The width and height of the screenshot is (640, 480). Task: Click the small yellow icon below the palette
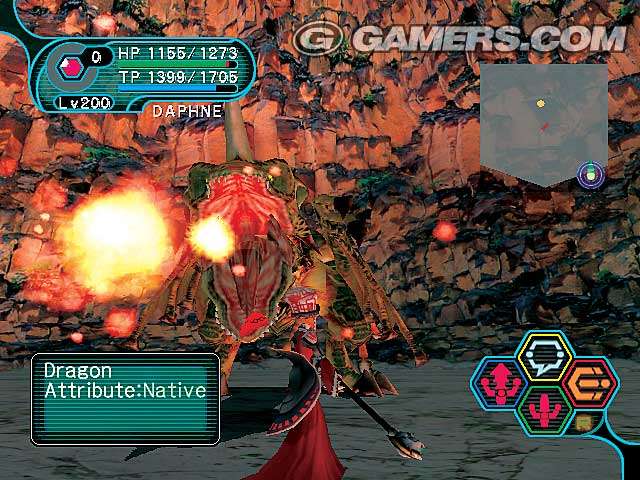point(584,424)
